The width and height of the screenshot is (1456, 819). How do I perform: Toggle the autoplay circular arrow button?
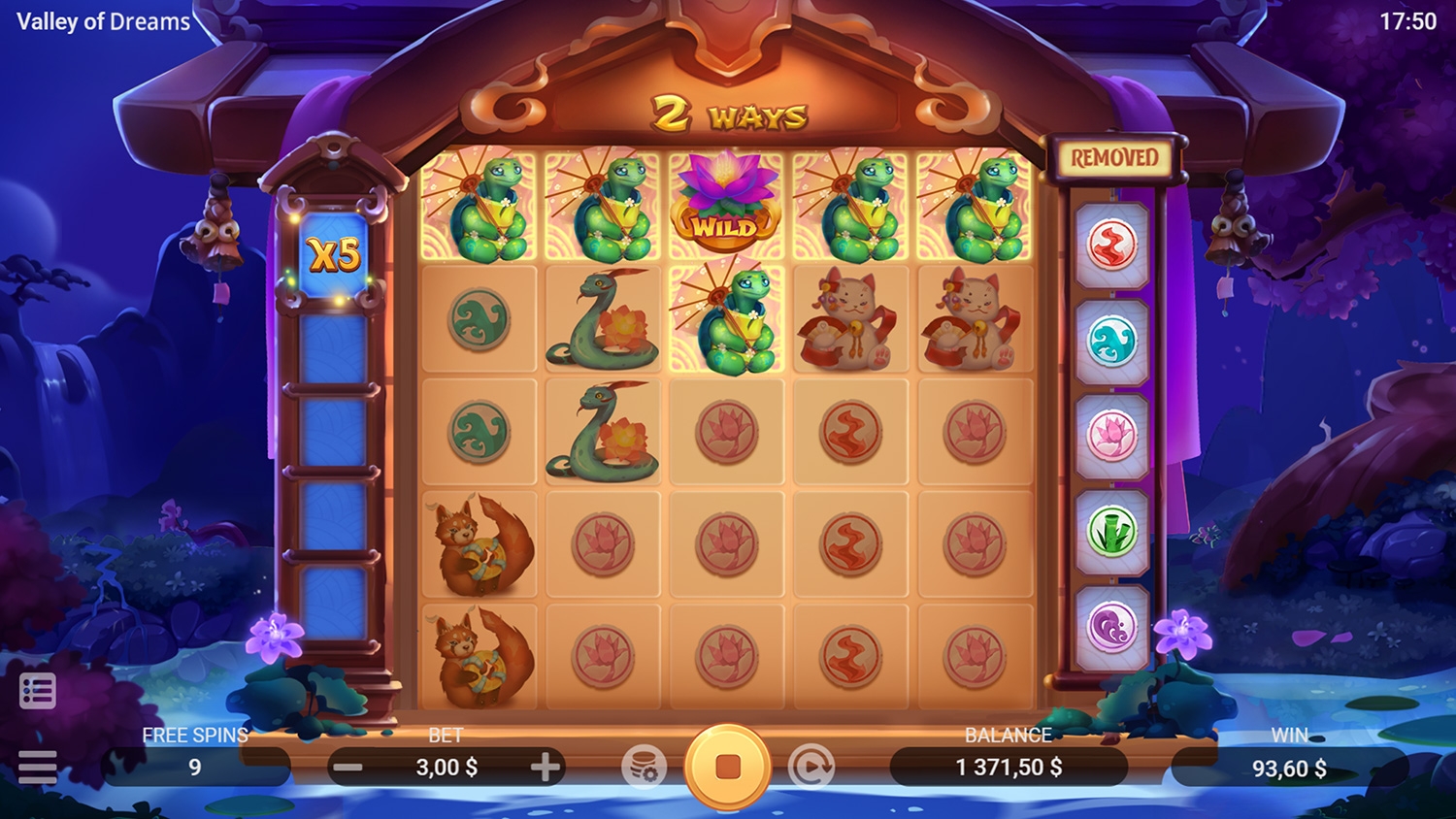[x=811, y=767]
